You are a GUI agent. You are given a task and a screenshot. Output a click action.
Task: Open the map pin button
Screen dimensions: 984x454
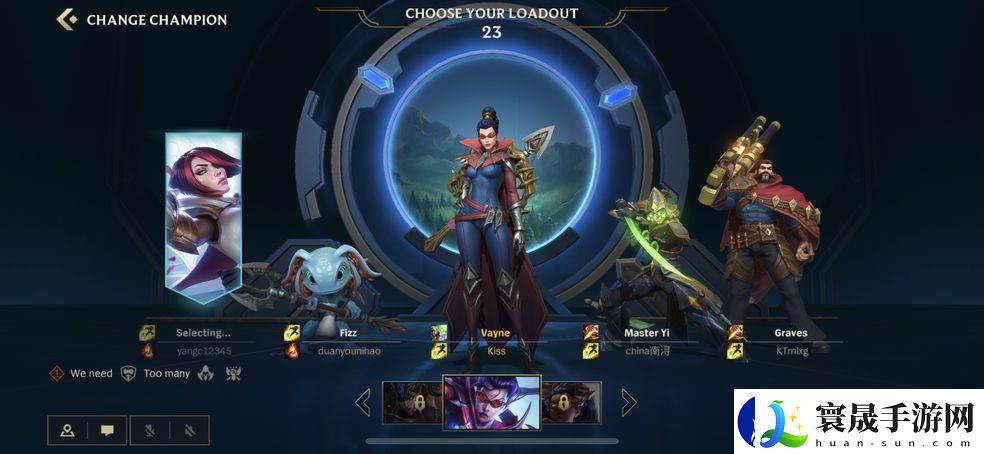67,430
